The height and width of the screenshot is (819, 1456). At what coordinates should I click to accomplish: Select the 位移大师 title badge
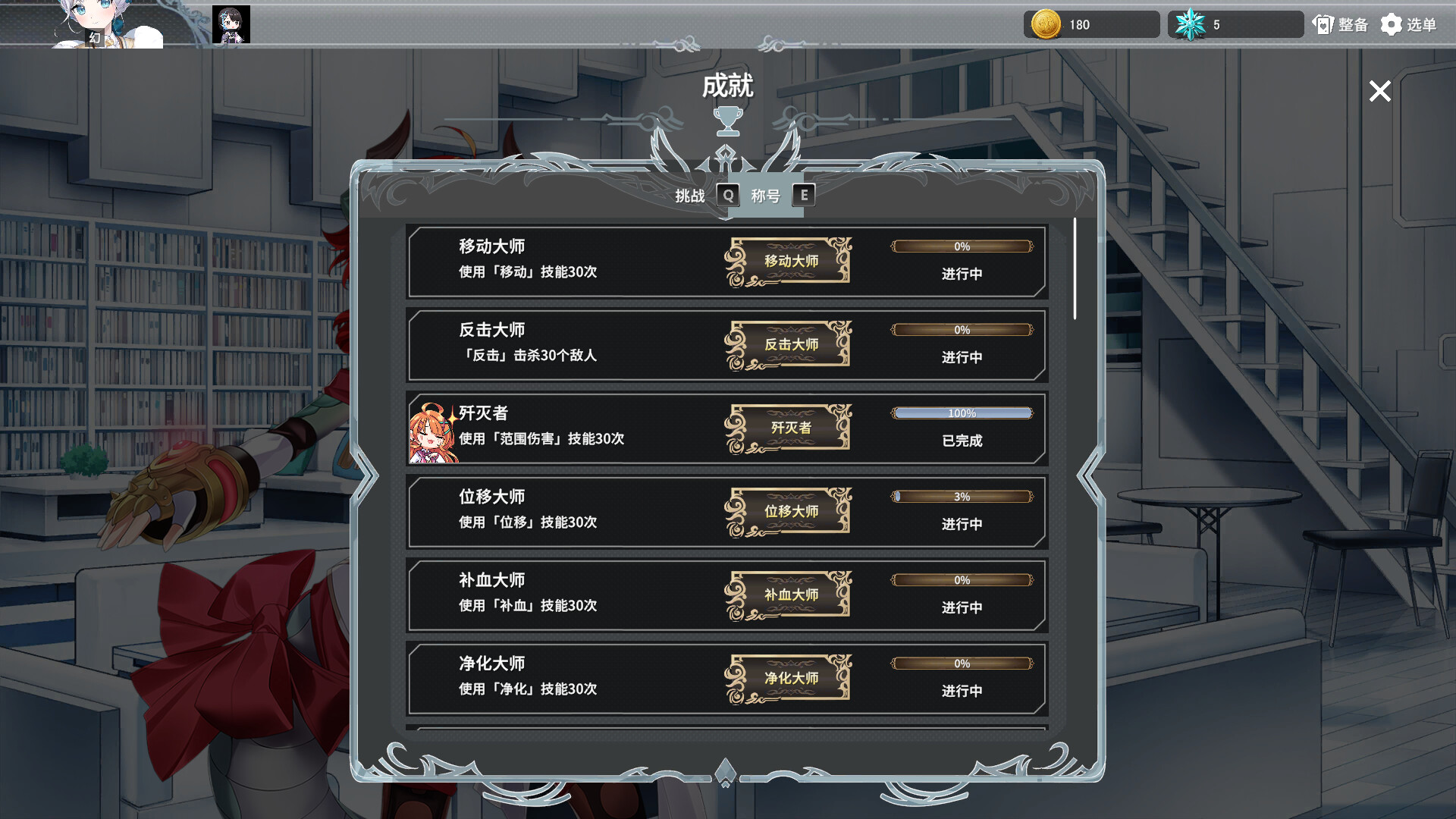click(789, 511)
